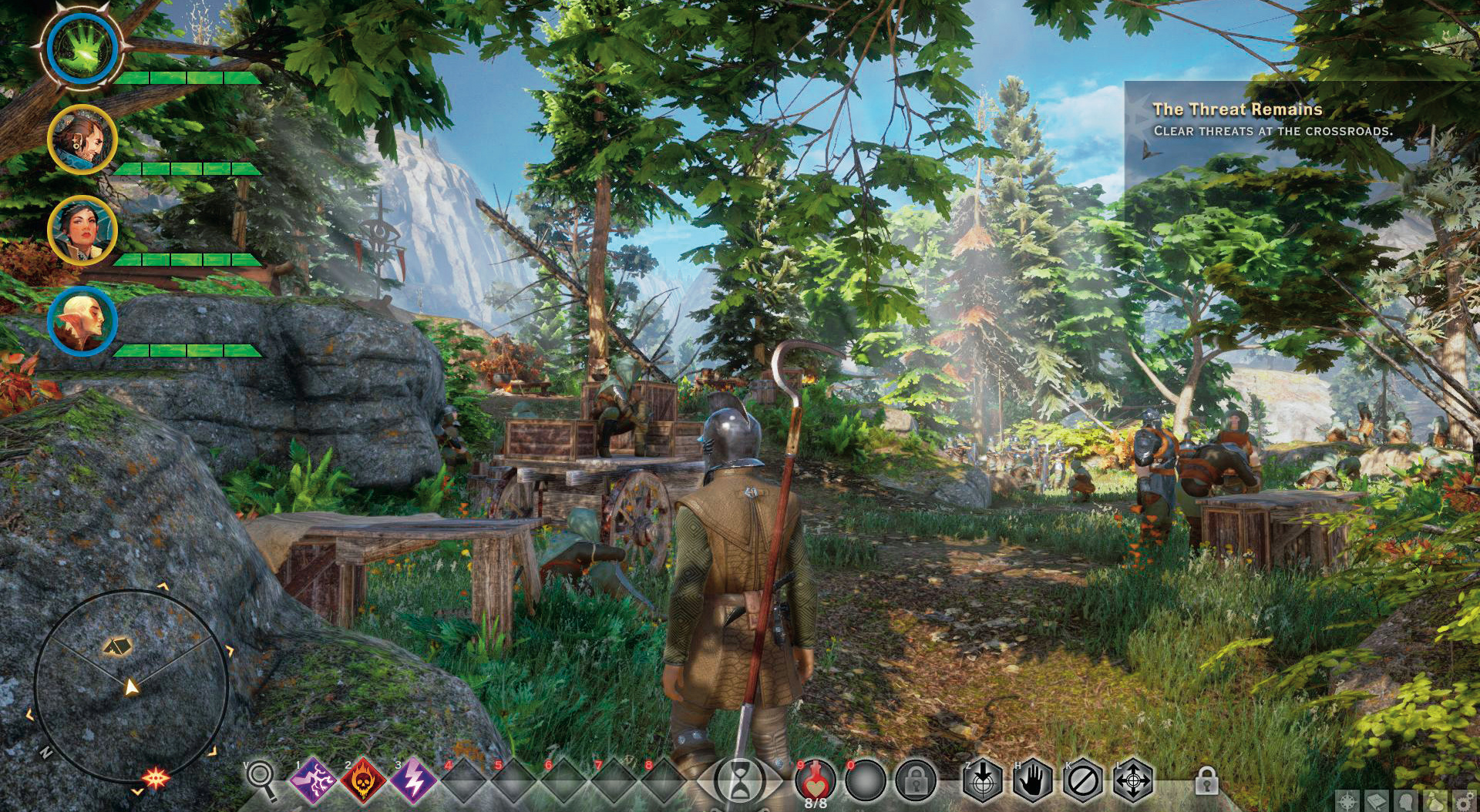Screen dimensions: 1480x812
Task: Issue the hold position hand command
Action: [1032, 781]
